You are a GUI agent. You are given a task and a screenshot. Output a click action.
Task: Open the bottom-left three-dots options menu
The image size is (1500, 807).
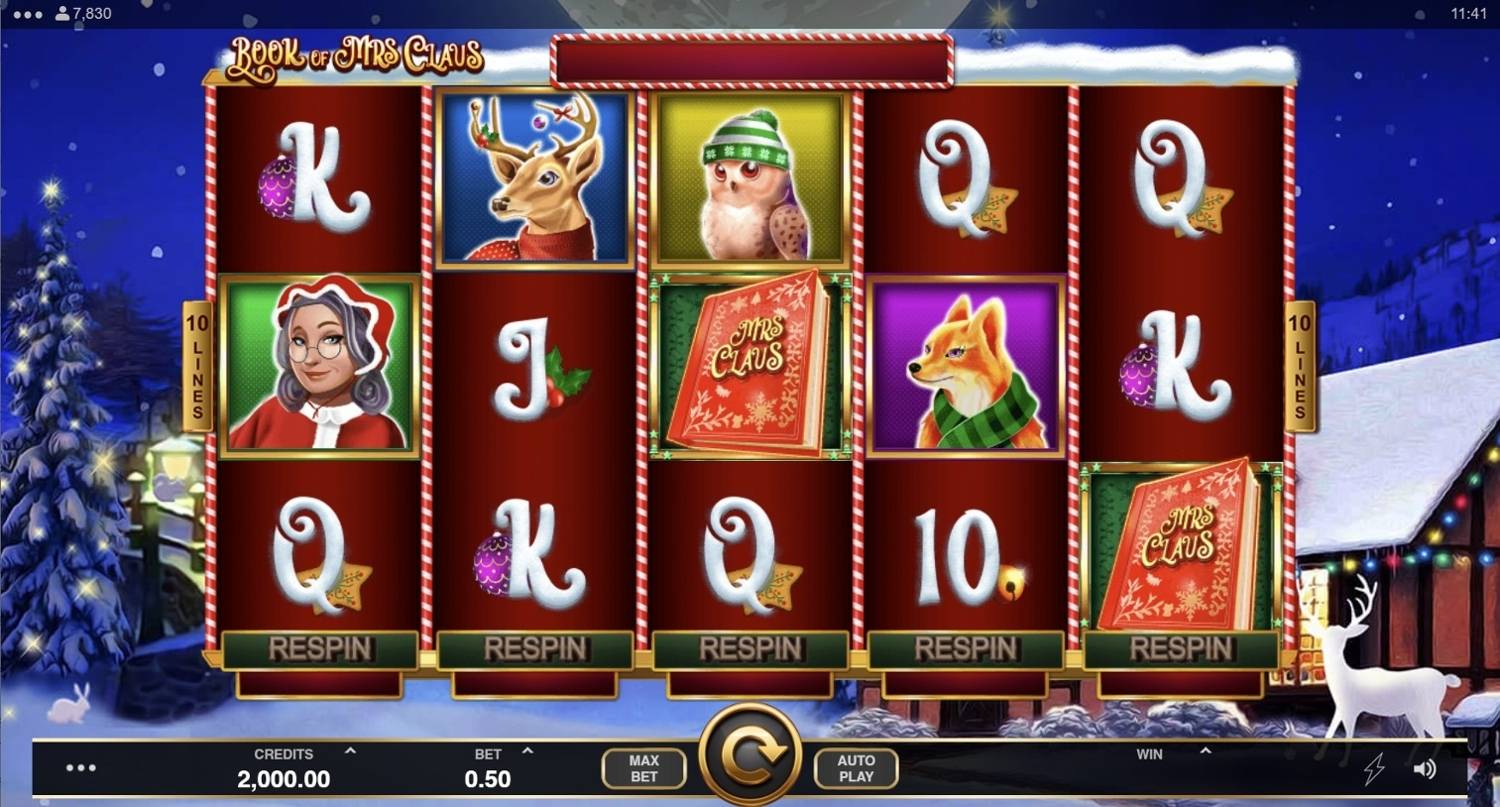pos(80,768)
